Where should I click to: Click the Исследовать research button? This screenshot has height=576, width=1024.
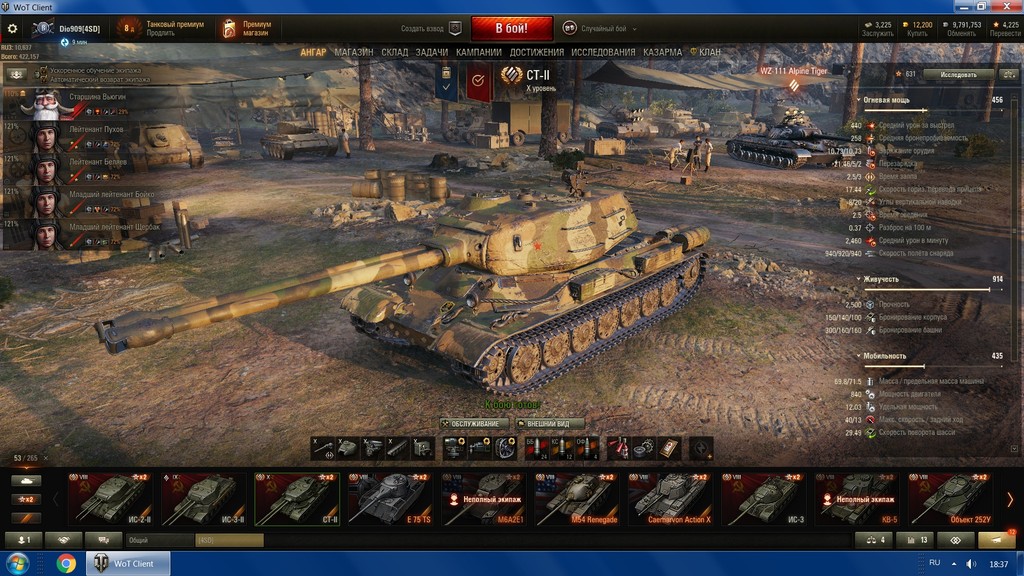click(x=959, y=74)
